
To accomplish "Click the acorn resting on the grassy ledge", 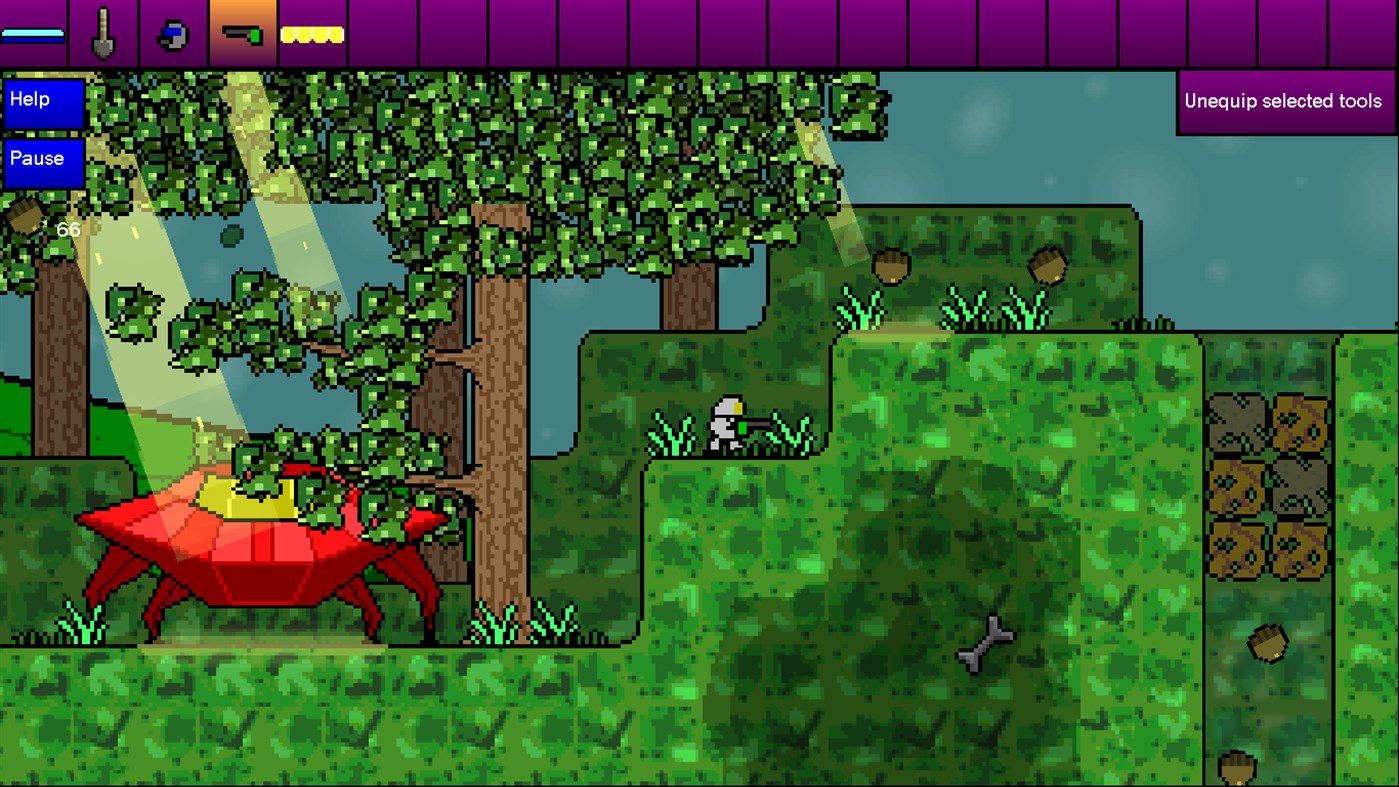I will pyautogui.click(x=891, y=266).
